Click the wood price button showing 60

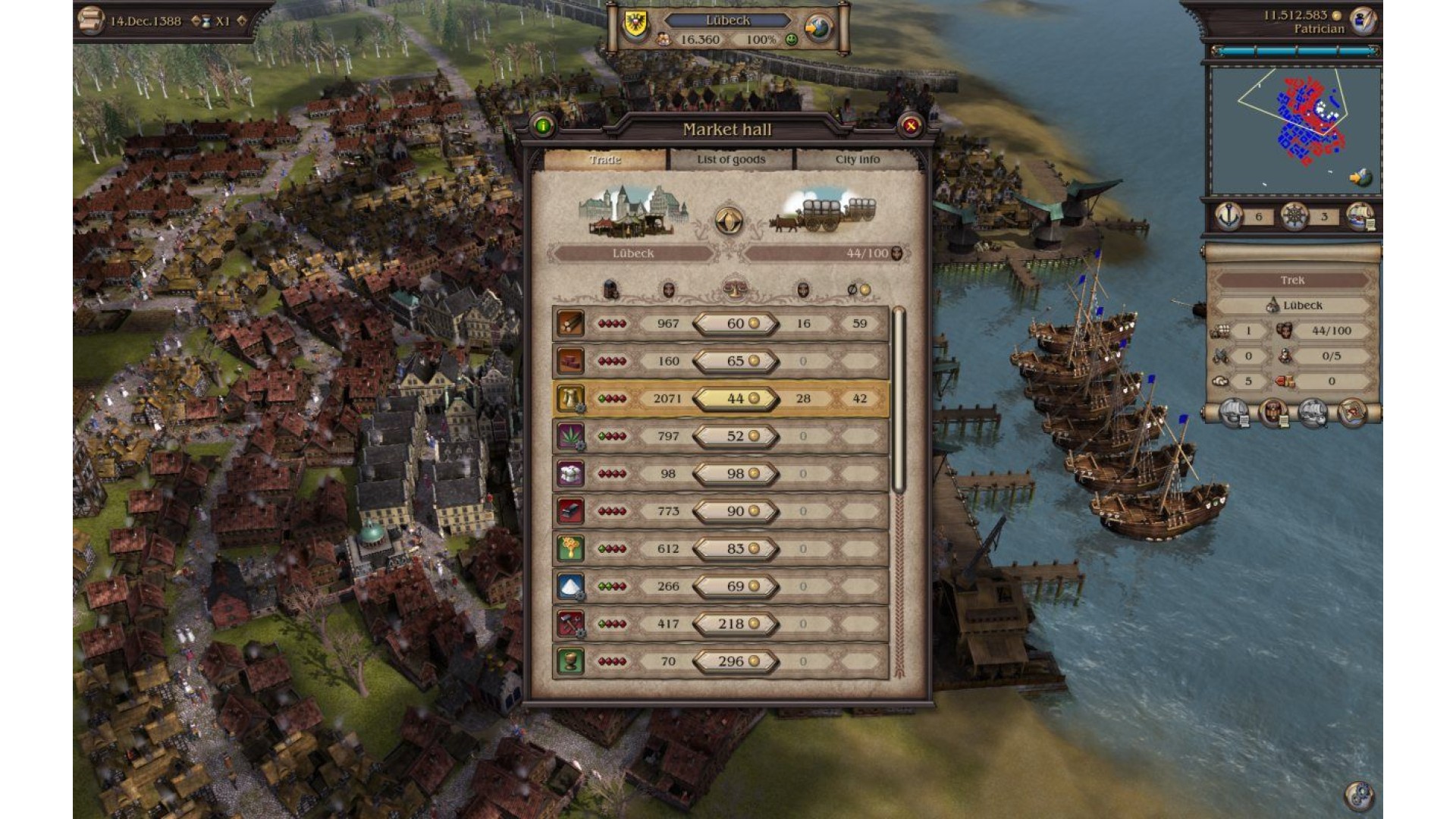pos(736,324)
